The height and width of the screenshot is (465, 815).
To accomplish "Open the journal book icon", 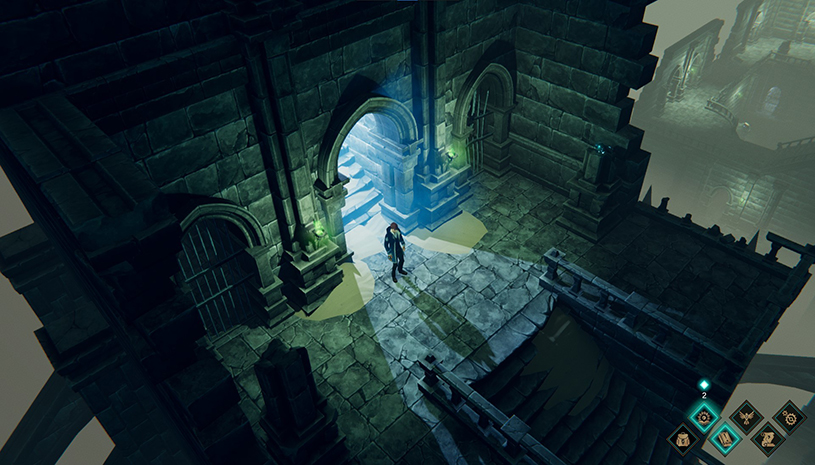I will (x=725, y=437).
